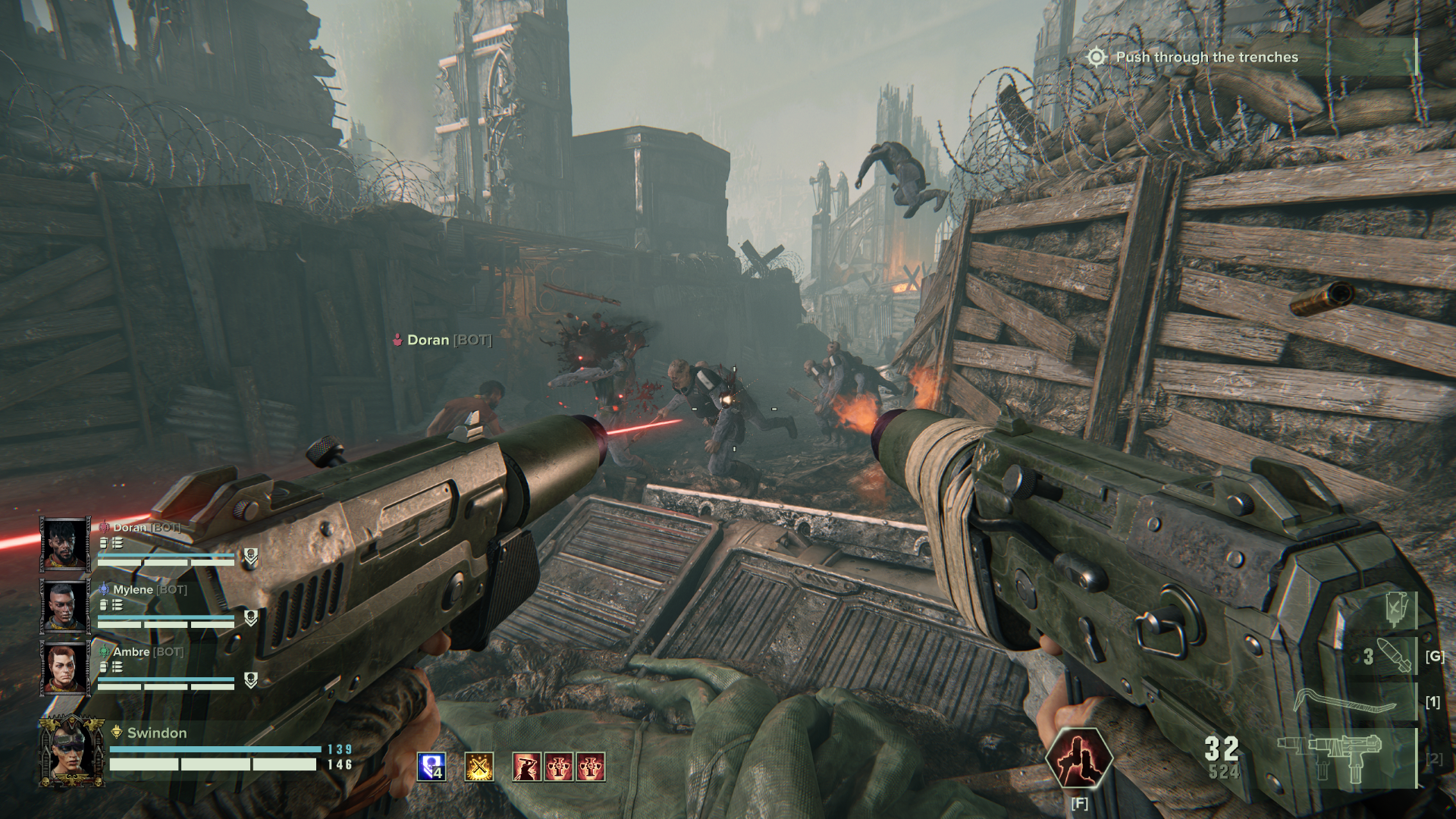Viewport: 1456px width, 819px height.
Task: Inspect the red swordsman silhouette buff
Action: click(x=527, y=767)
